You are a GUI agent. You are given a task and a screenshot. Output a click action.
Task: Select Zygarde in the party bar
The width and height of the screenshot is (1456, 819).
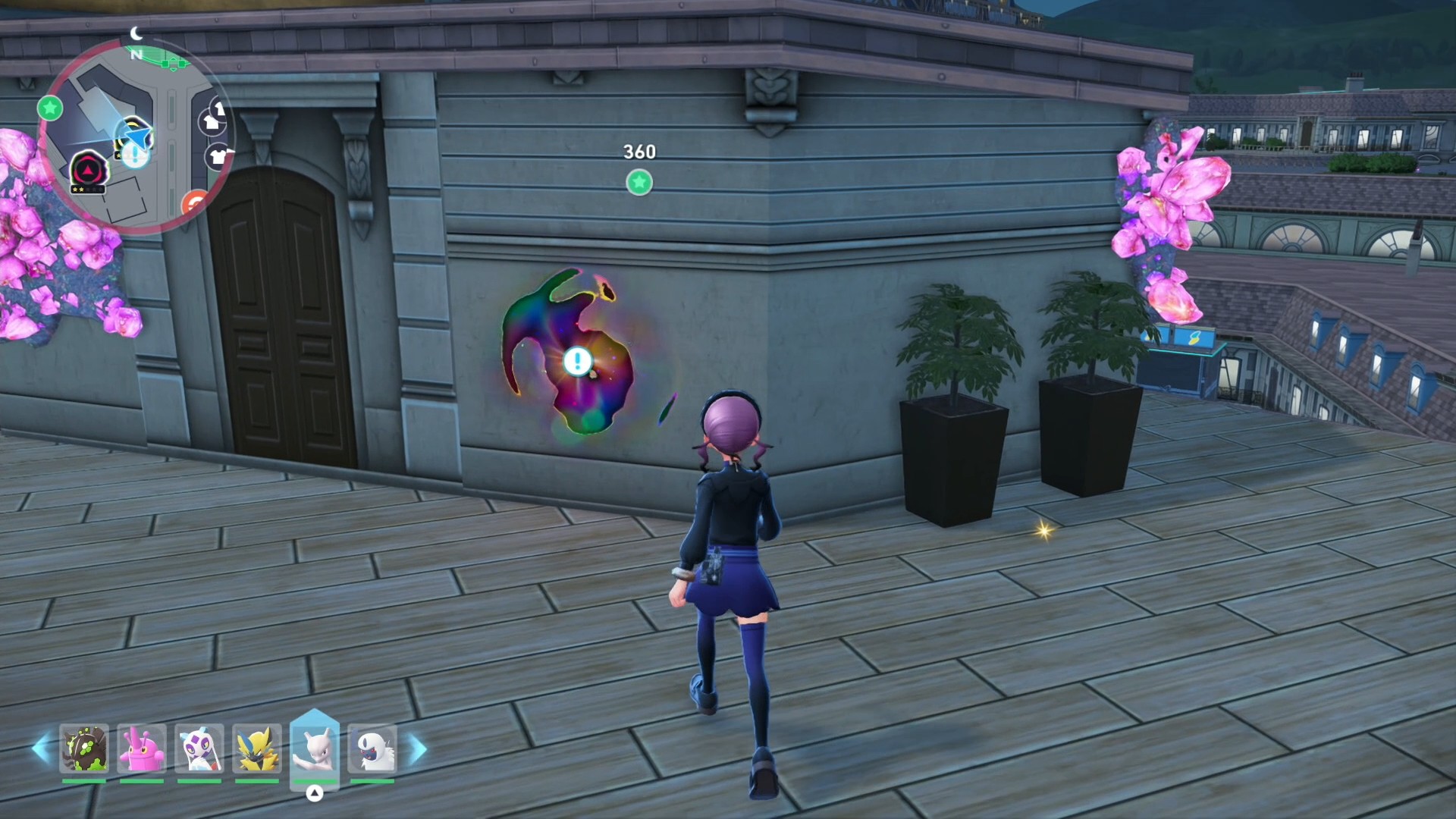(84, 748)
